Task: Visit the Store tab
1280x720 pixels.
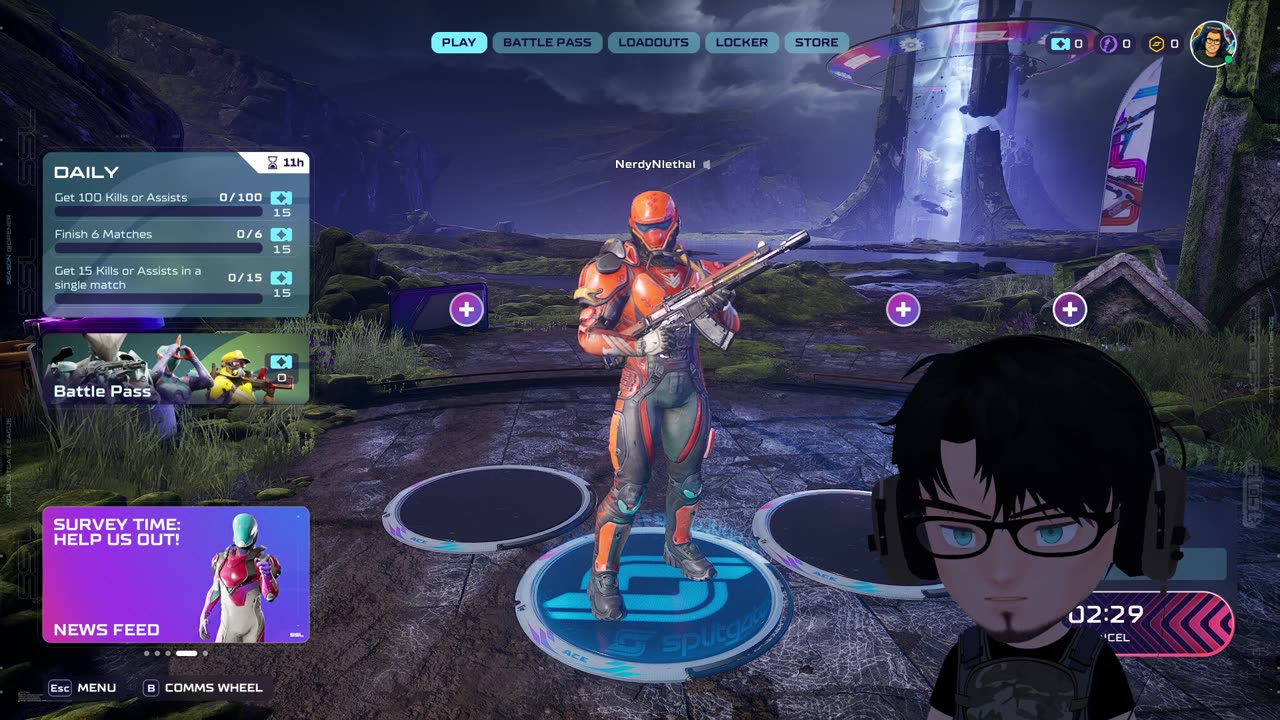Action: coord(817,43)
